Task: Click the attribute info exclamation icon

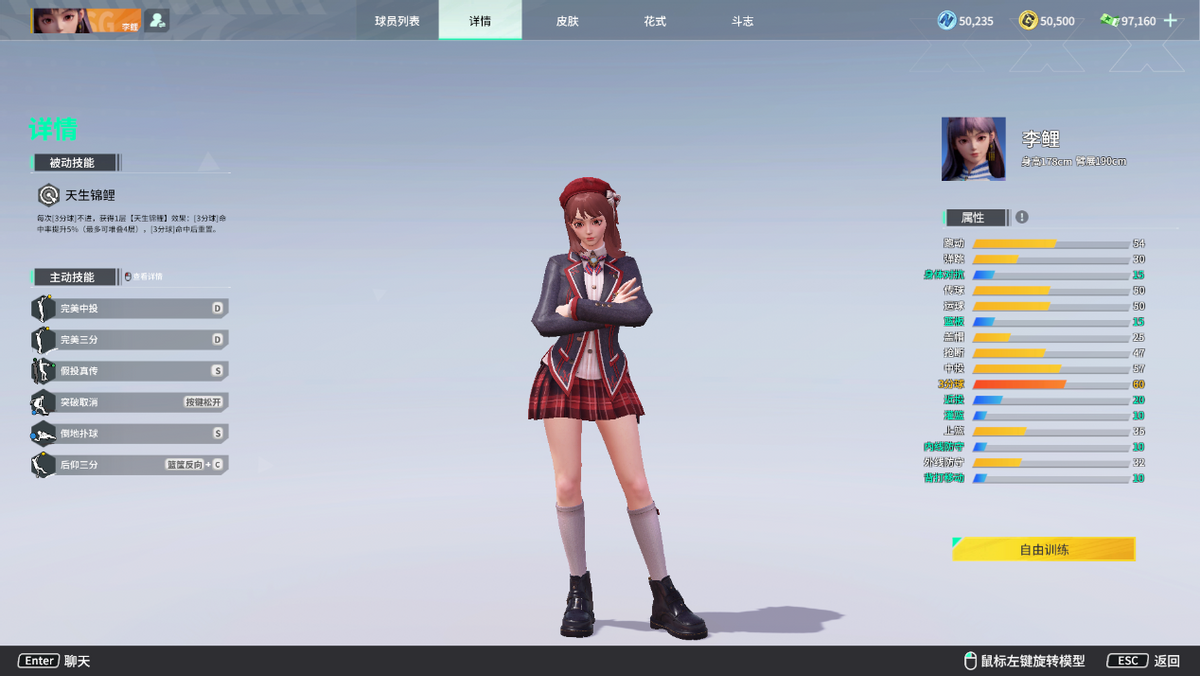Action: (x=1021, y=217)
